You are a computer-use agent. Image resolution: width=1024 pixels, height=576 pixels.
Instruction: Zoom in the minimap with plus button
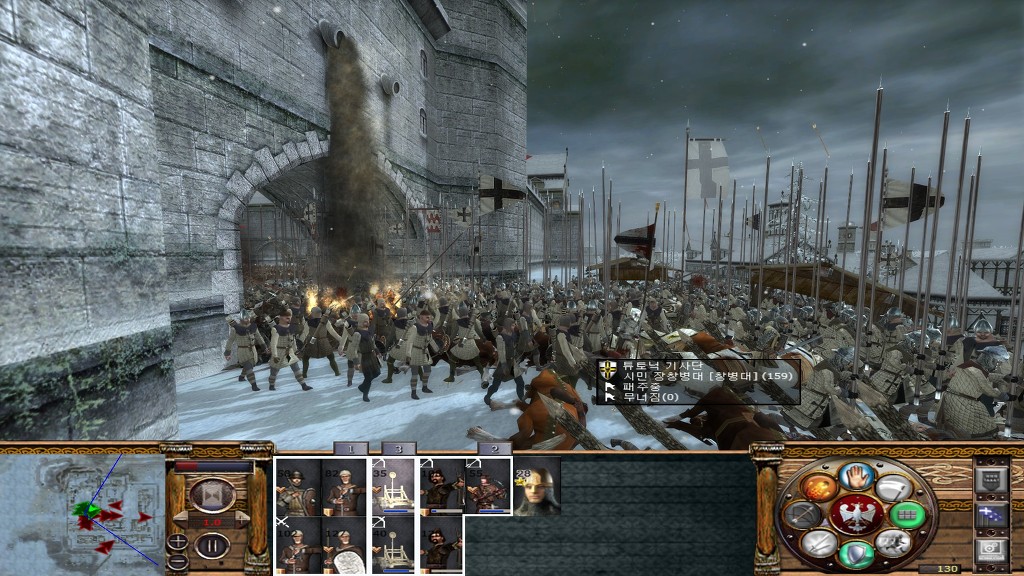[177, 541]
